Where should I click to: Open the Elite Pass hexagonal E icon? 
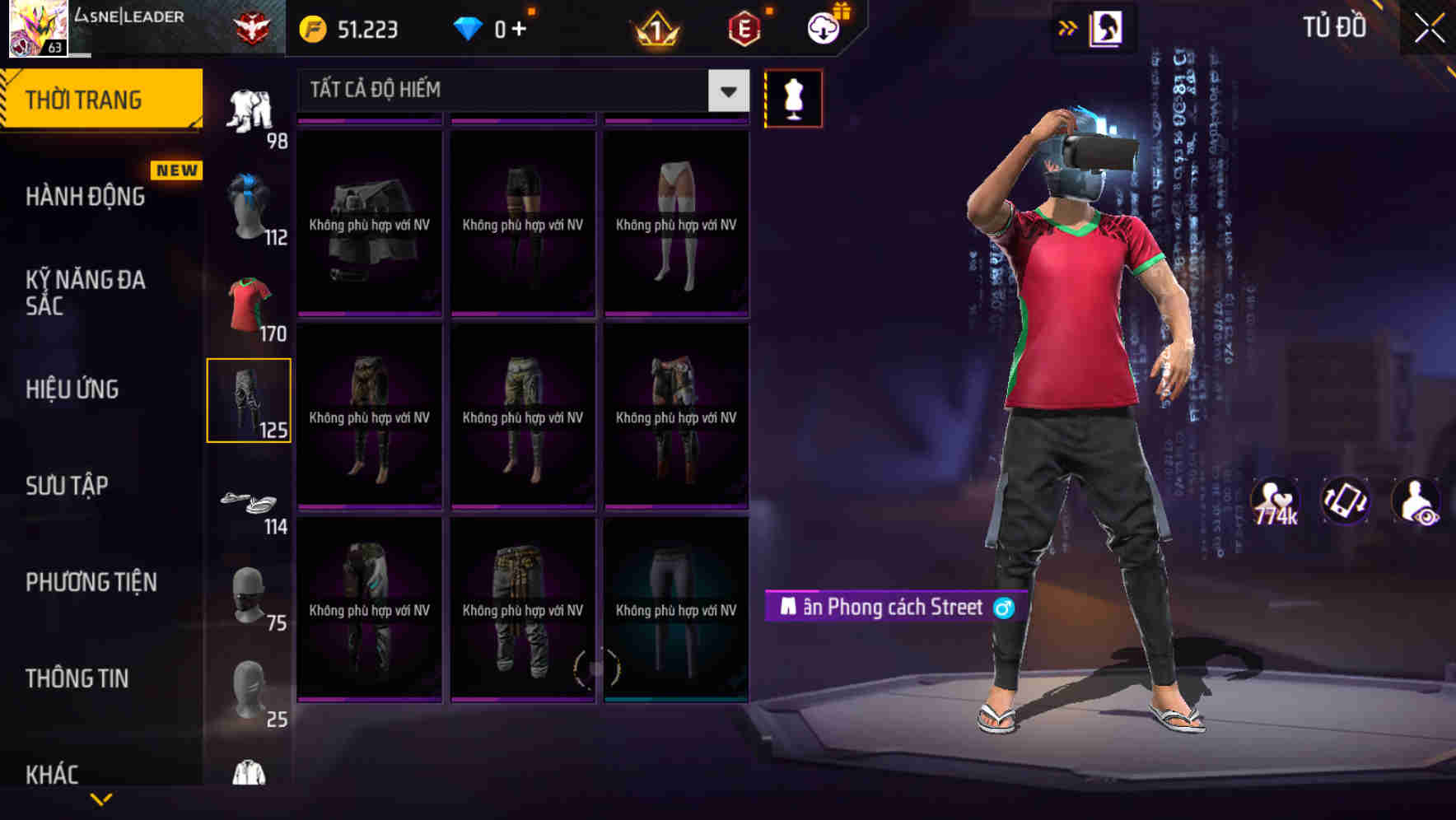pos(745,28)
